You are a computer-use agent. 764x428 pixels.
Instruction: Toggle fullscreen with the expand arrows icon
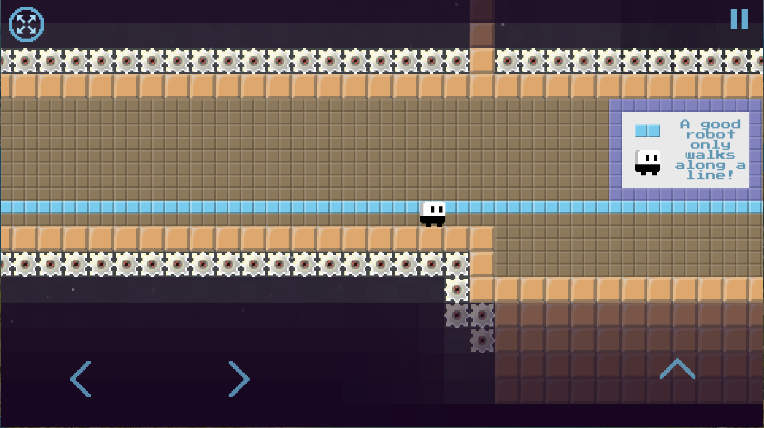click(x=26, y=23)
